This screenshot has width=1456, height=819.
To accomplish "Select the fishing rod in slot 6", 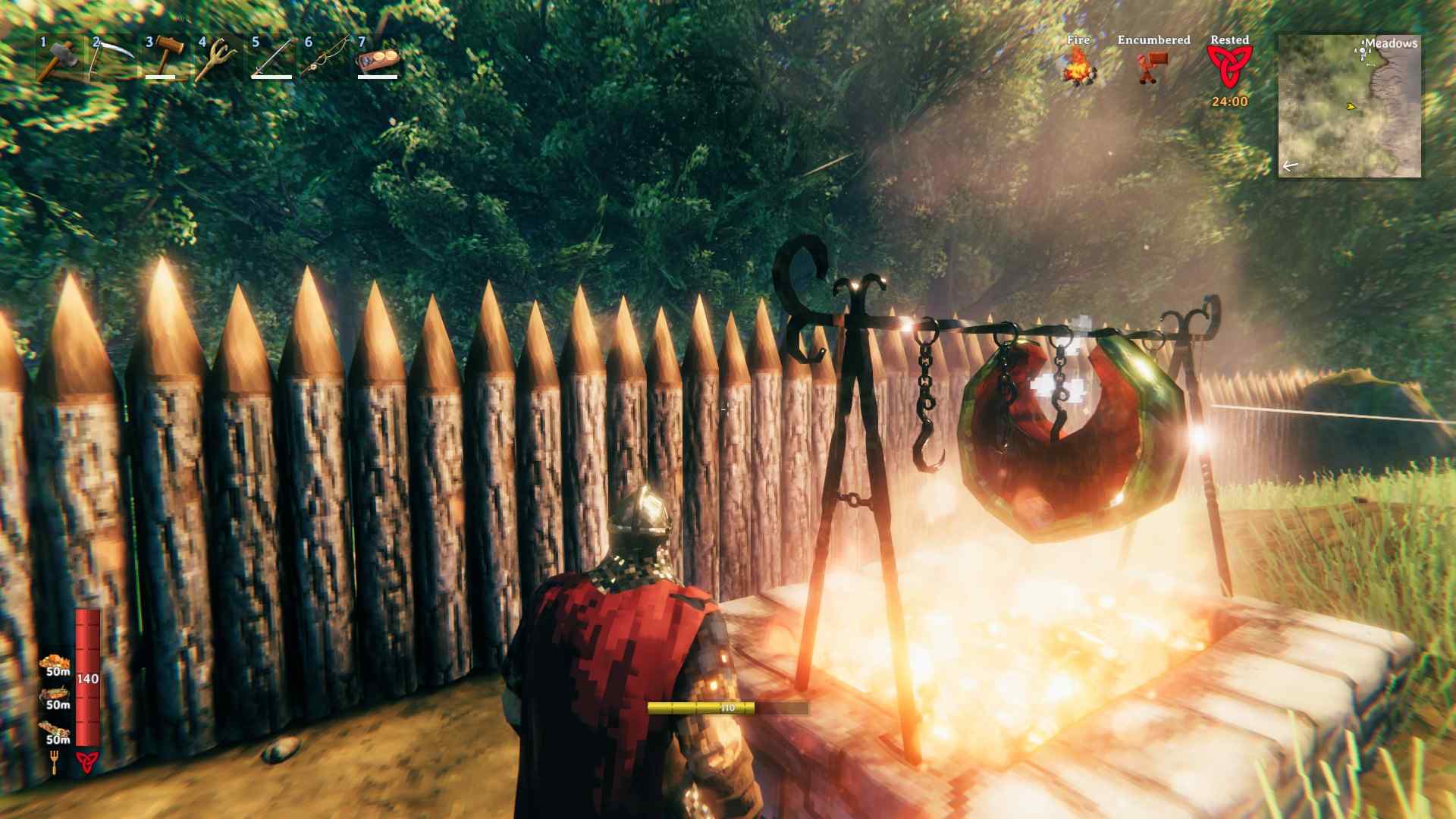I will point(325,58).
